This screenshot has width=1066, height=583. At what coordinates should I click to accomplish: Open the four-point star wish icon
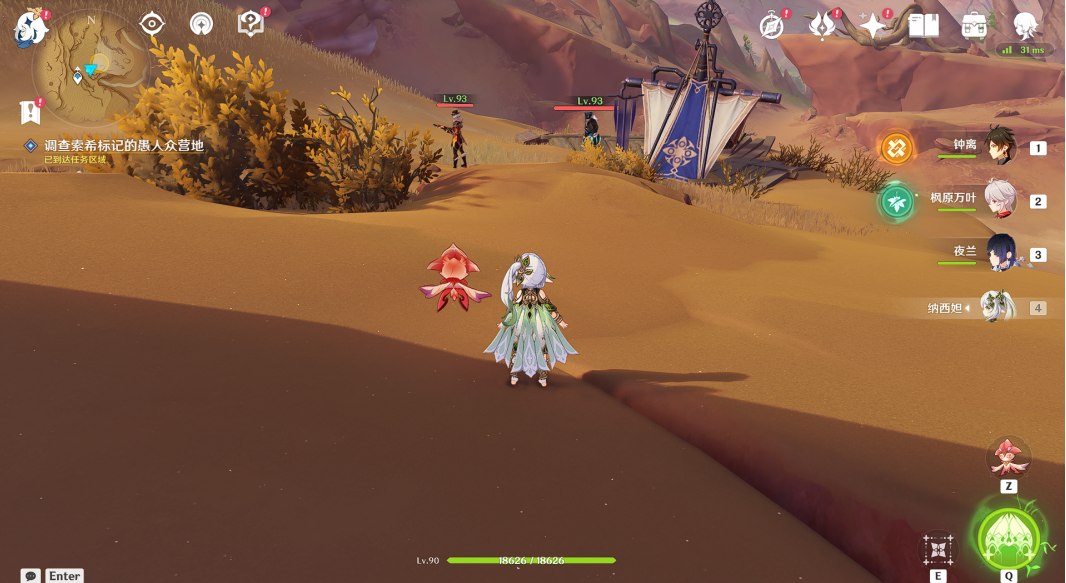[874, 26]
